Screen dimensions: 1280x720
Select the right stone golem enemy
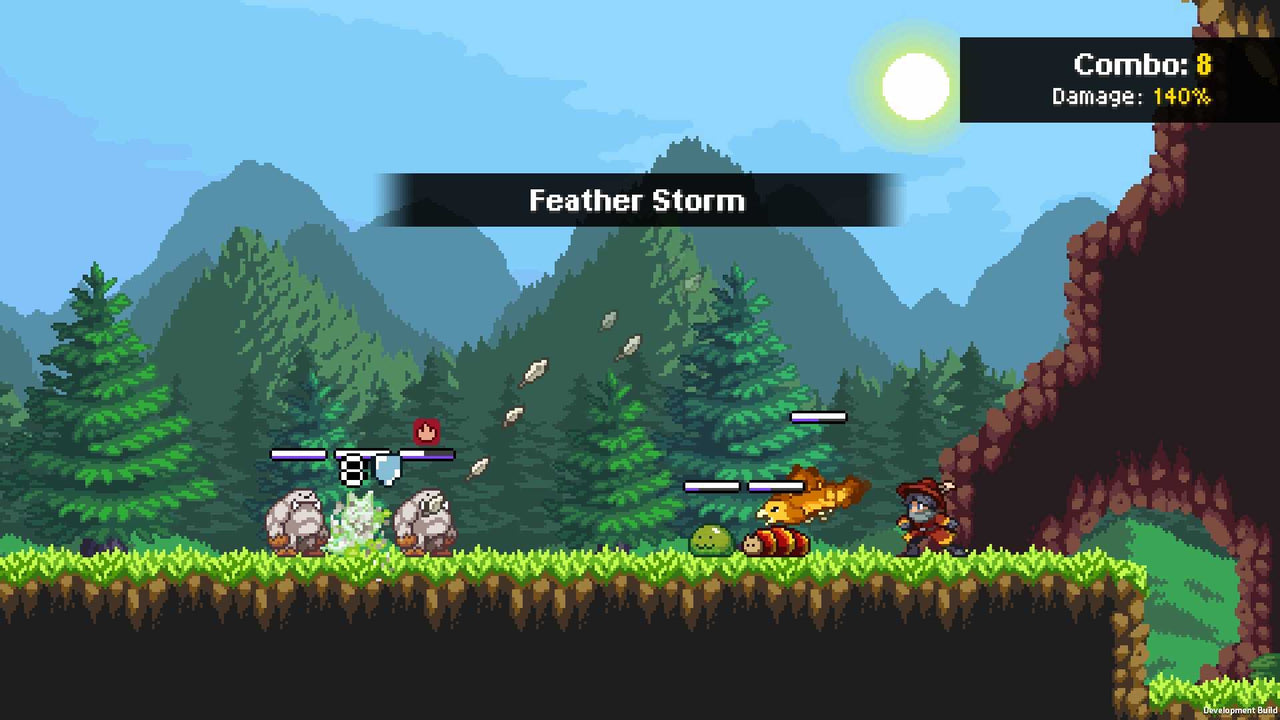click(x=424, y=520)
